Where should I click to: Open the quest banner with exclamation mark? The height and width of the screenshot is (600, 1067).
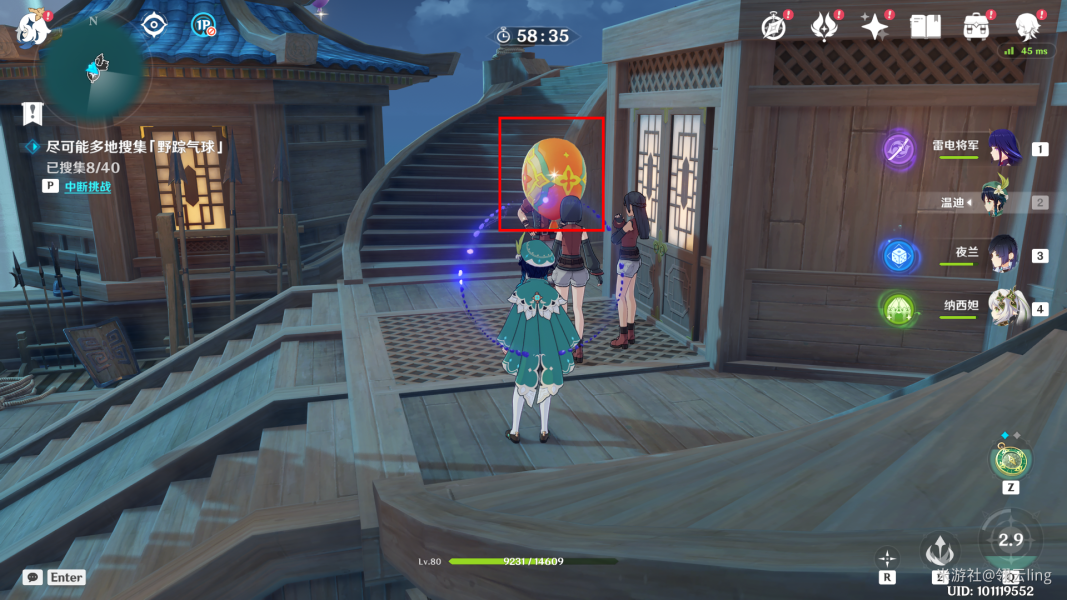(x=33, y=112)
